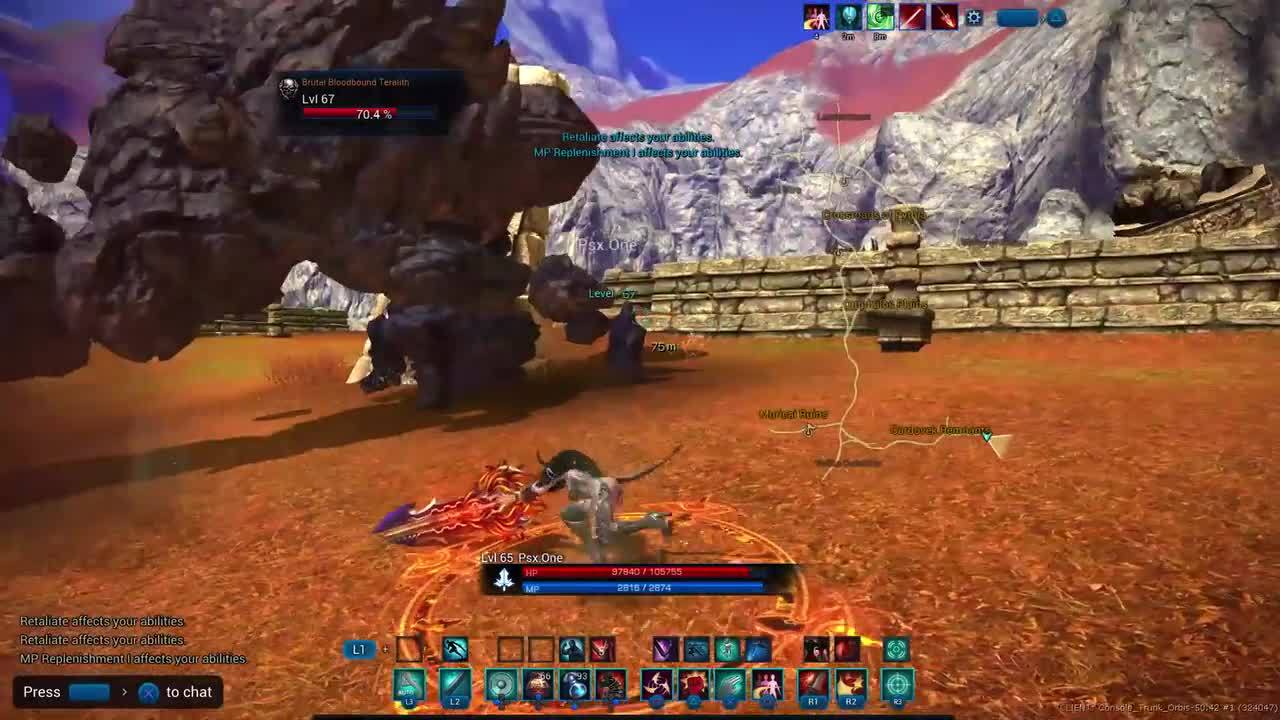
Task: Select the teal target-lock icon in upper hotbar
Action: pos(896,650)
